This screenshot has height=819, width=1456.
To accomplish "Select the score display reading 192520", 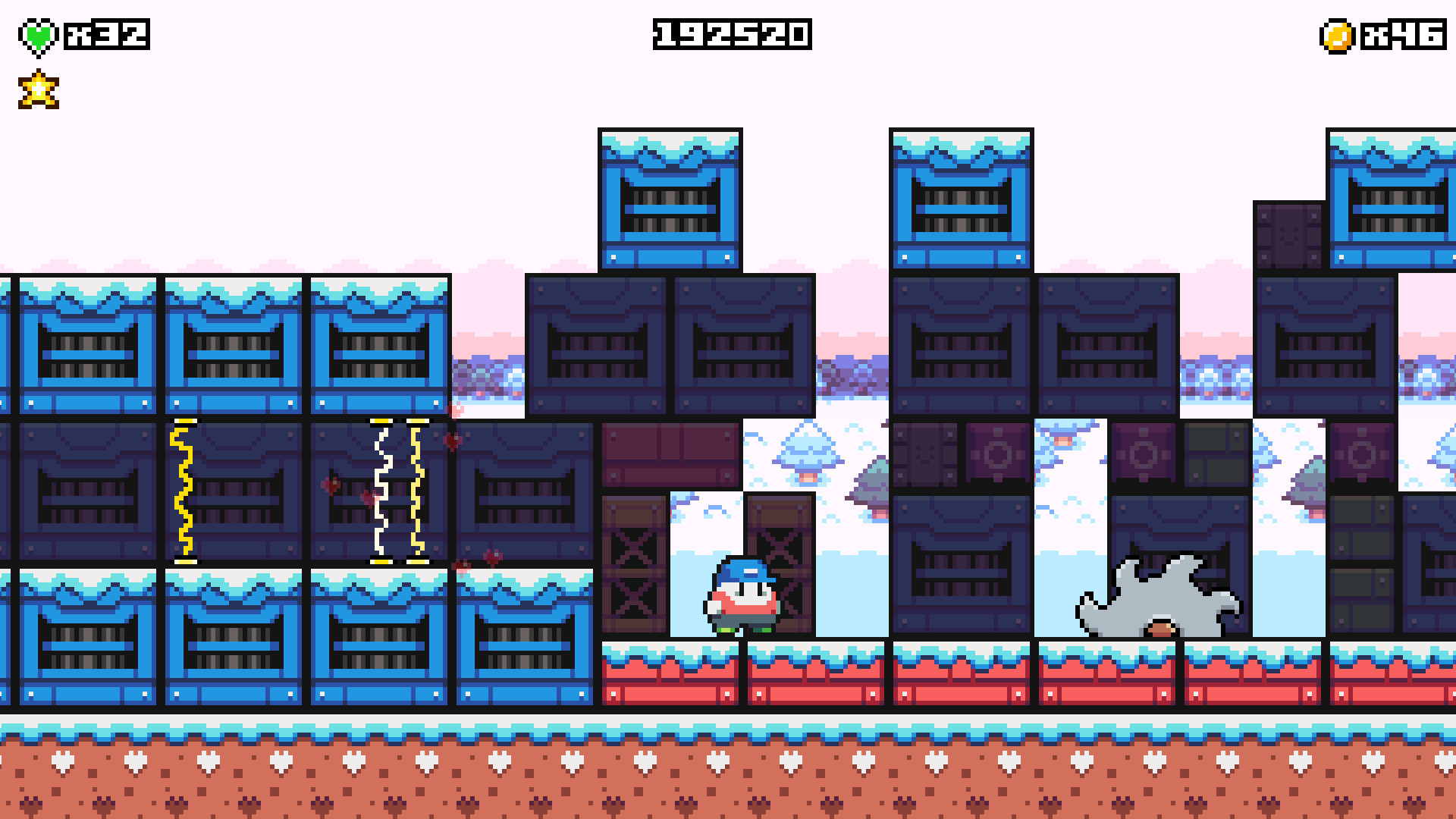I will tap(730, 33).
